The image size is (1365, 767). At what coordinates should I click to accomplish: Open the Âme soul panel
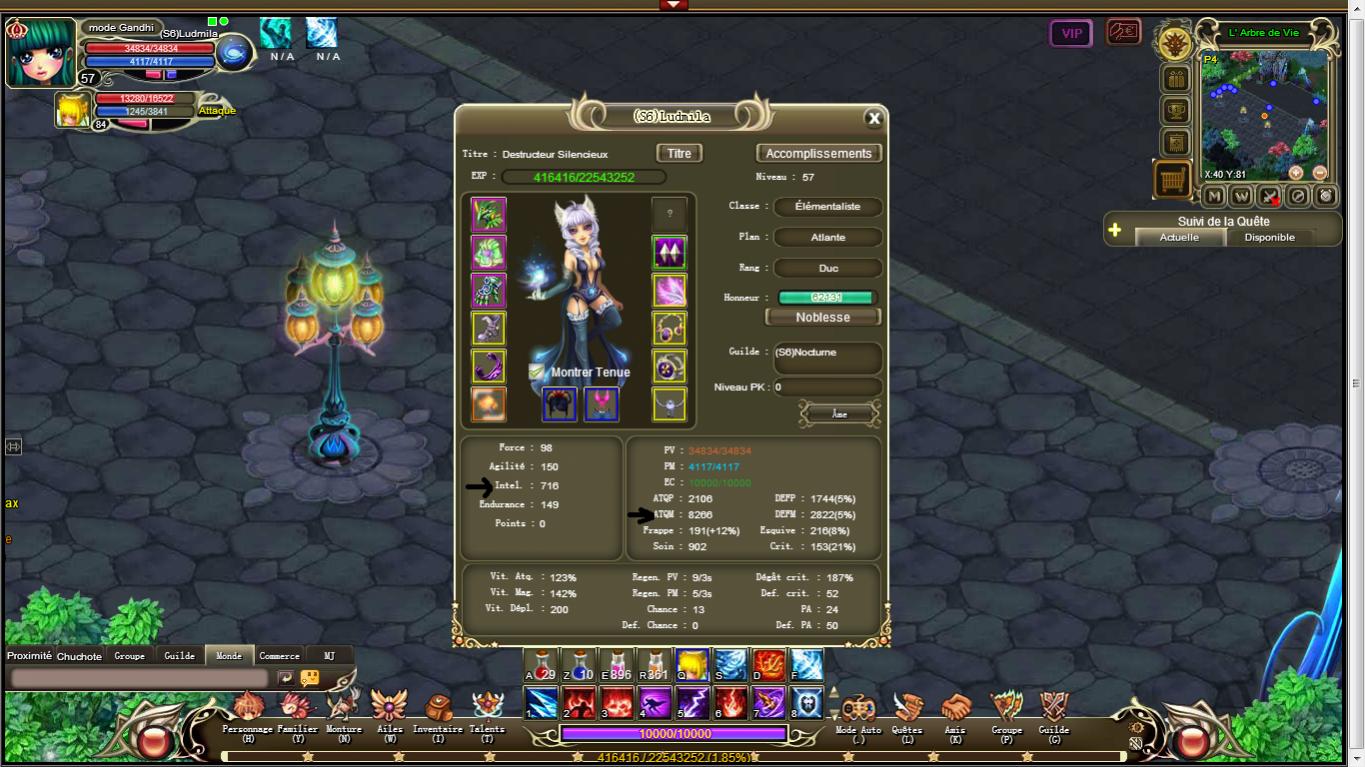(839, 413)
